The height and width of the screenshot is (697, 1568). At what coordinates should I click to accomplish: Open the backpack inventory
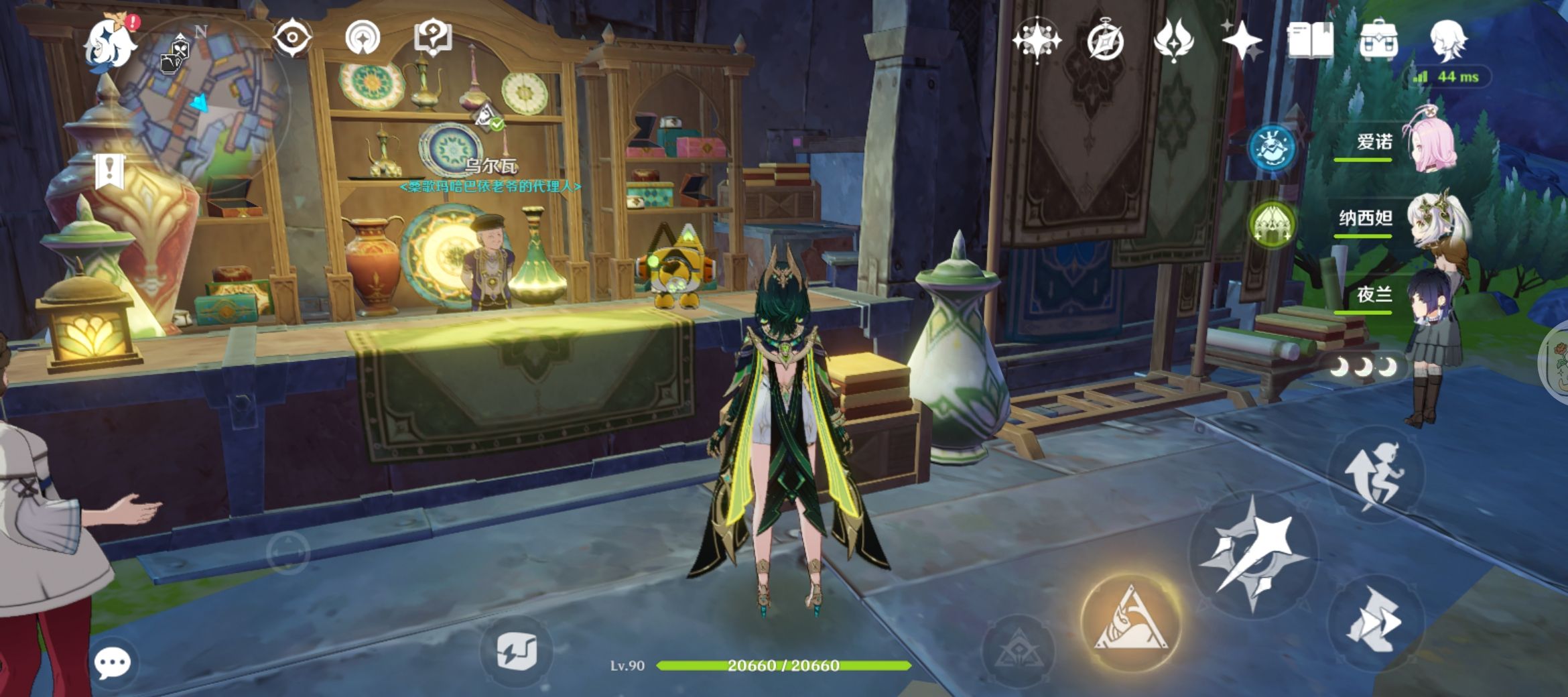click(x=1378, y=40)
